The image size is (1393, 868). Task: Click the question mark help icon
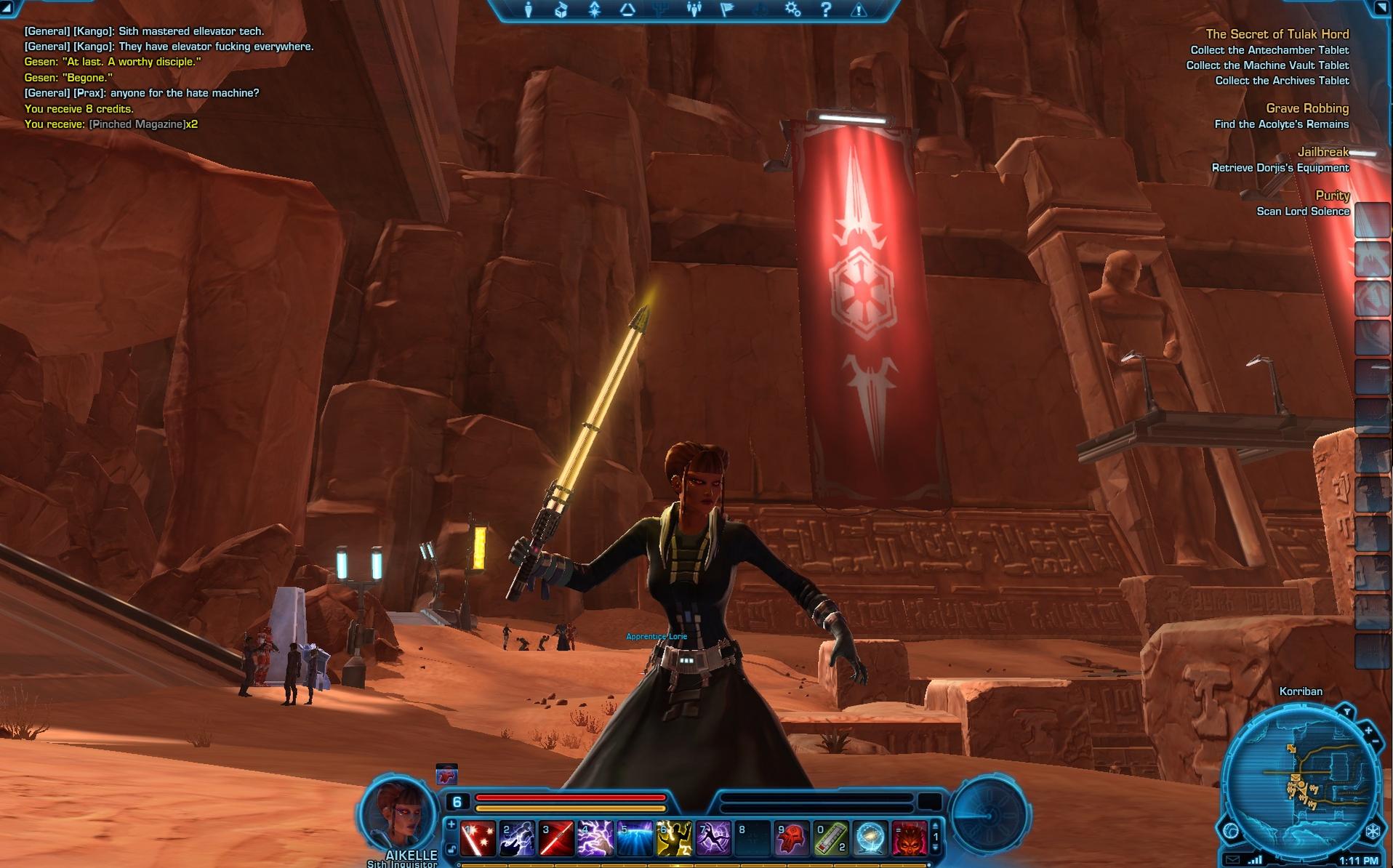pos(826,9)
